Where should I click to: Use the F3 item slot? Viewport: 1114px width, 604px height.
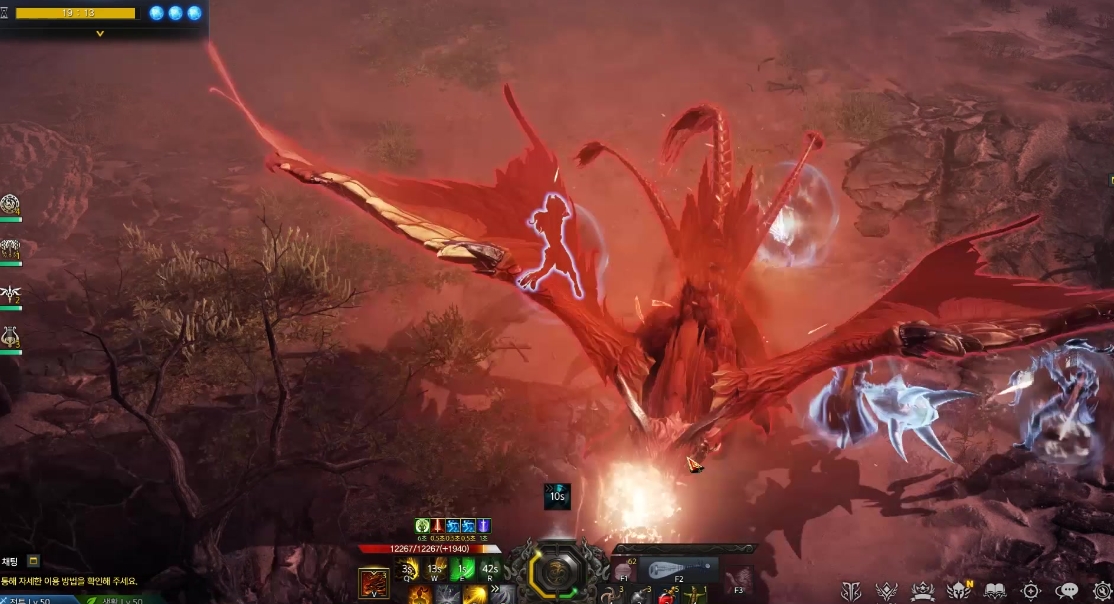[739, 580]
